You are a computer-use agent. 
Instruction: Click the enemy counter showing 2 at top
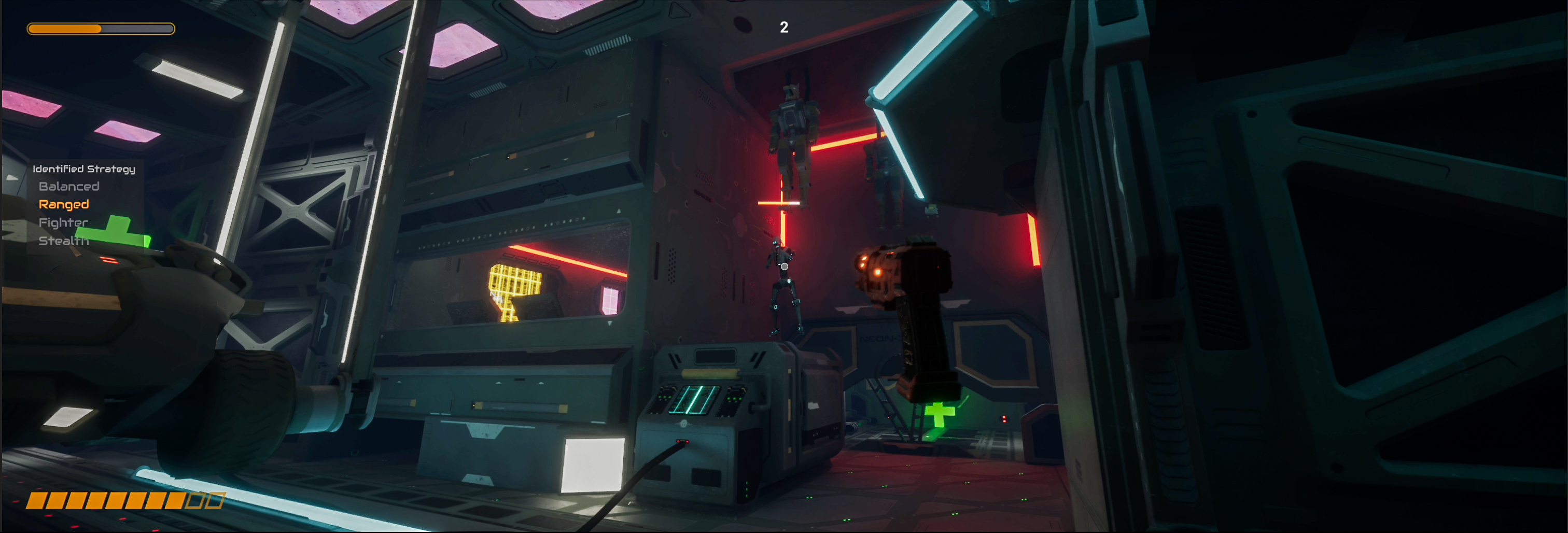[x=784, y=27]
